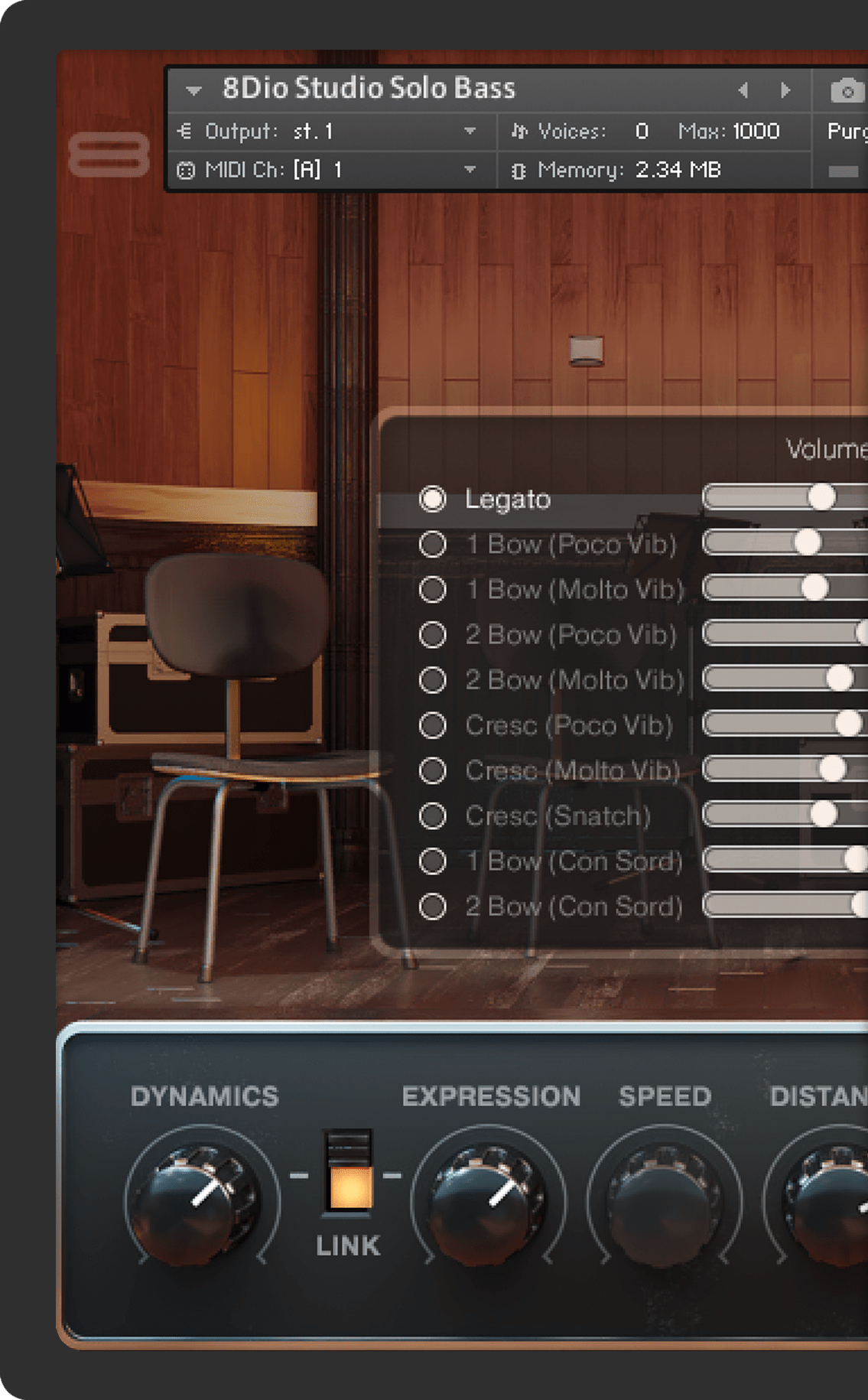Go to next instrument preset arrow

tap(785, 90)
